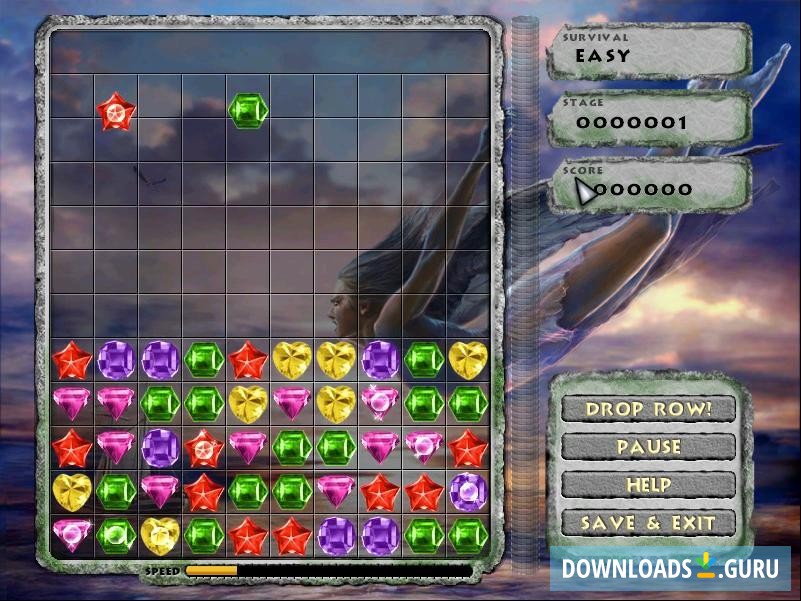
Task: Pick the only yellow heart in the bottom row
Action: click(160, 535)
